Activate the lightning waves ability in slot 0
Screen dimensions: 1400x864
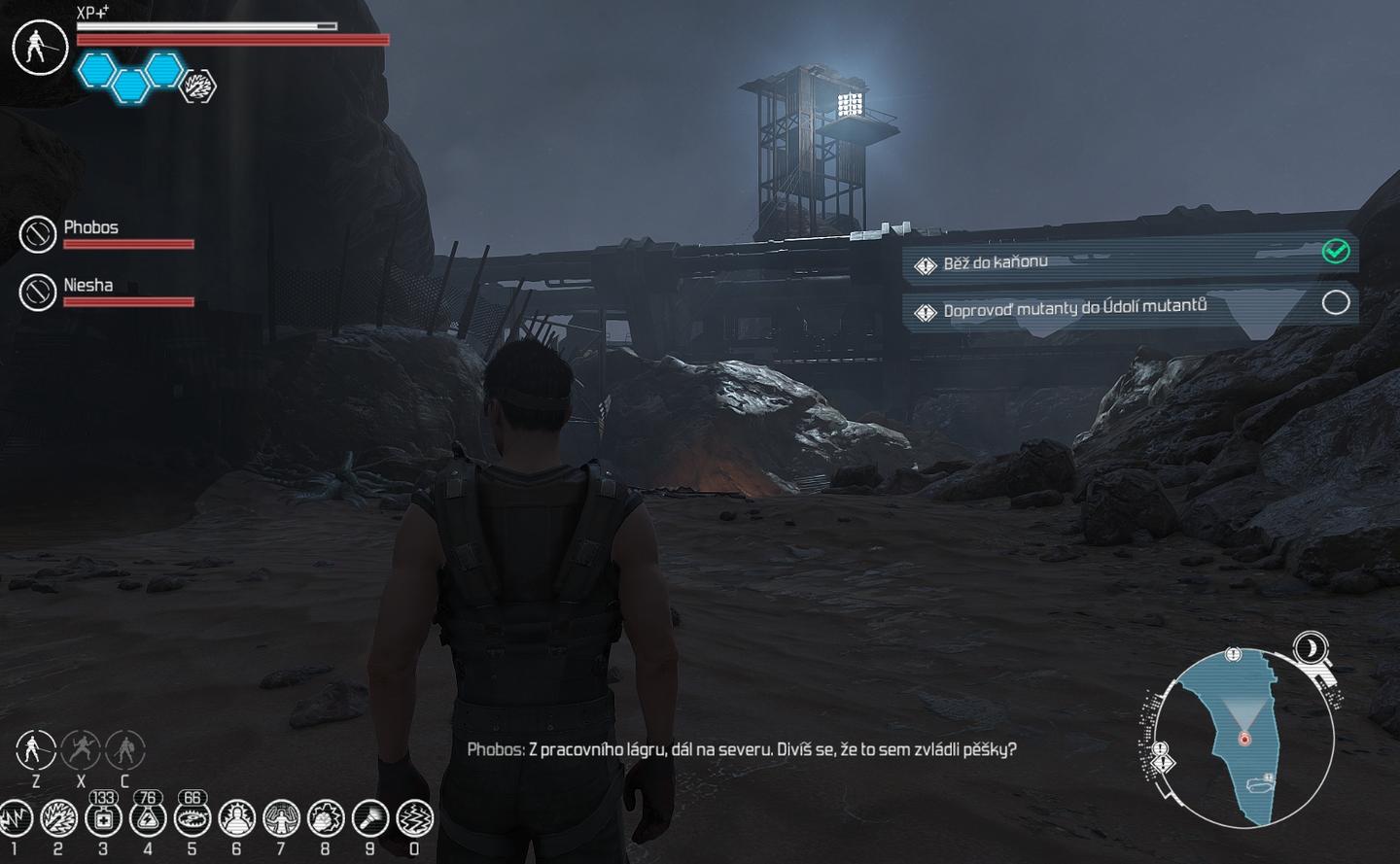tap(415, 819)
